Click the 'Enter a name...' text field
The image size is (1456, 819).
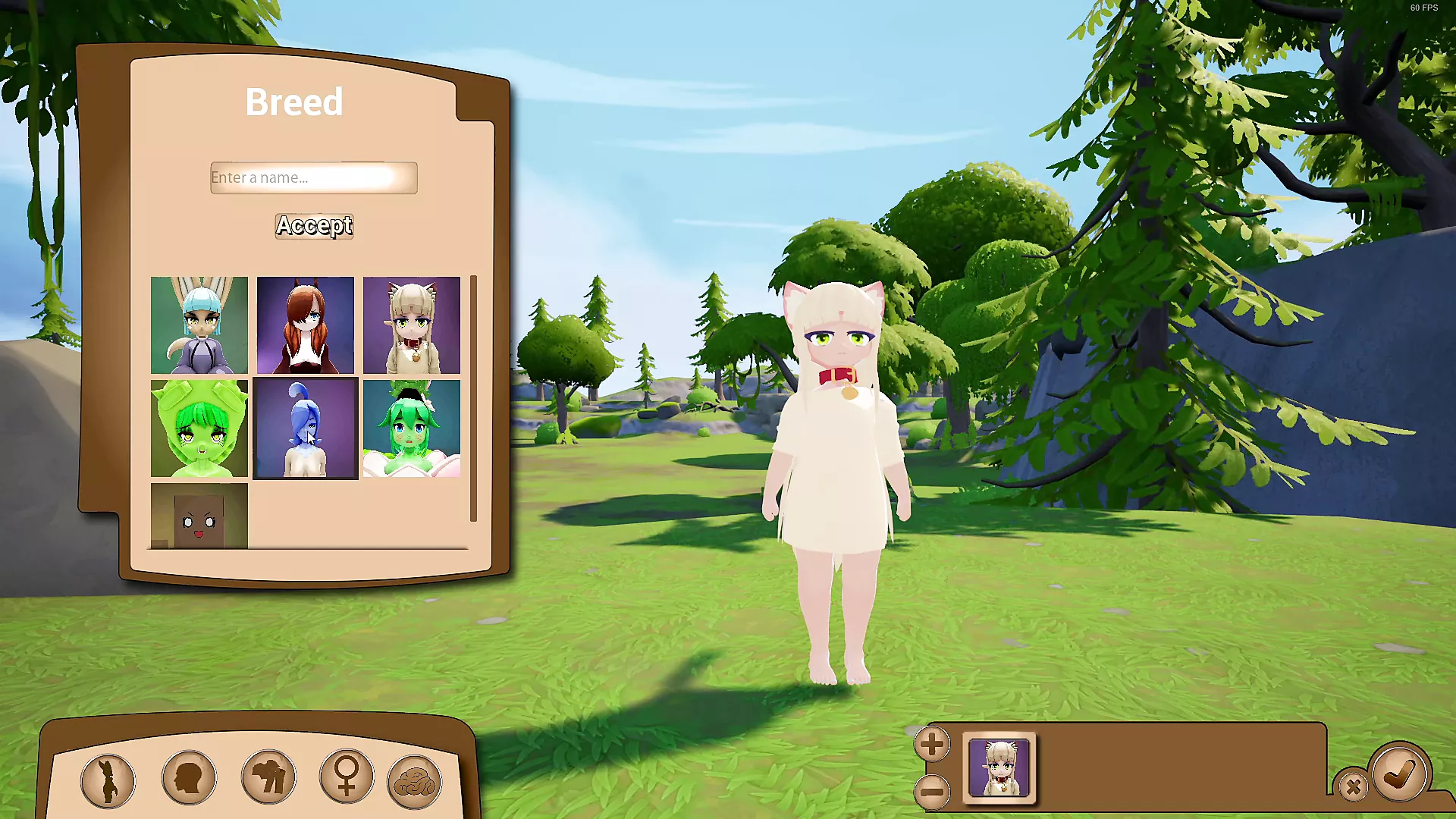313,177
